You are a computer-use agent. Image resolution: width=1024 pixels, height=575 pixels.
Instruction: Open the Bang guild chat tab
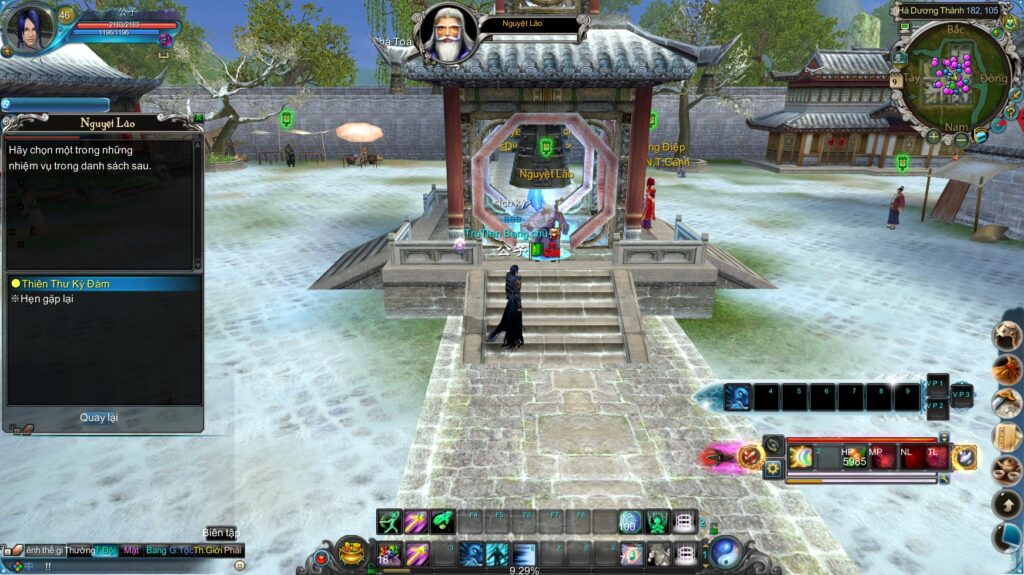[156, 550]
